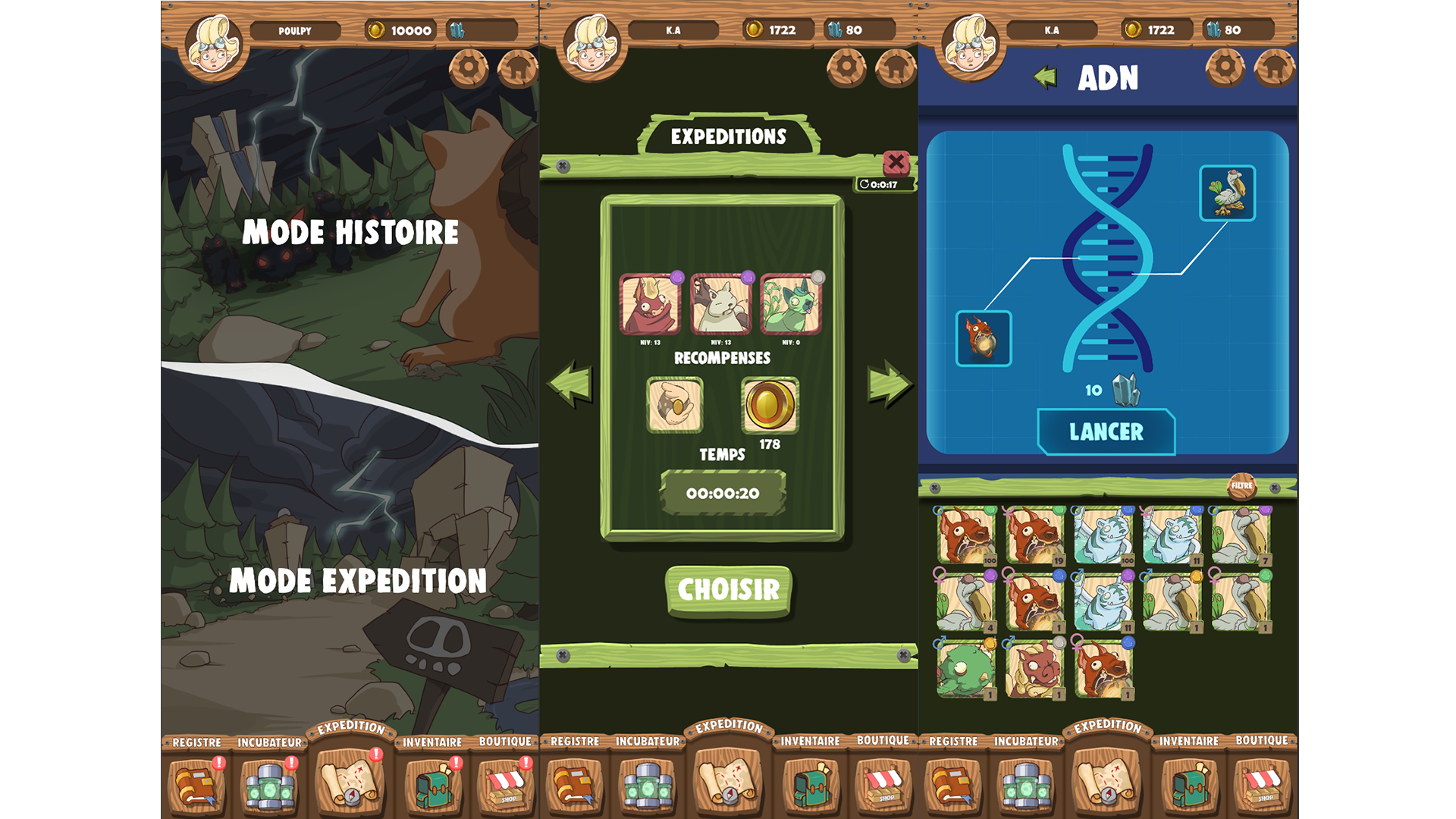Choose Mode Histoire
Viewport: 1456px width, 819px height.
click(x=350, y=231)
